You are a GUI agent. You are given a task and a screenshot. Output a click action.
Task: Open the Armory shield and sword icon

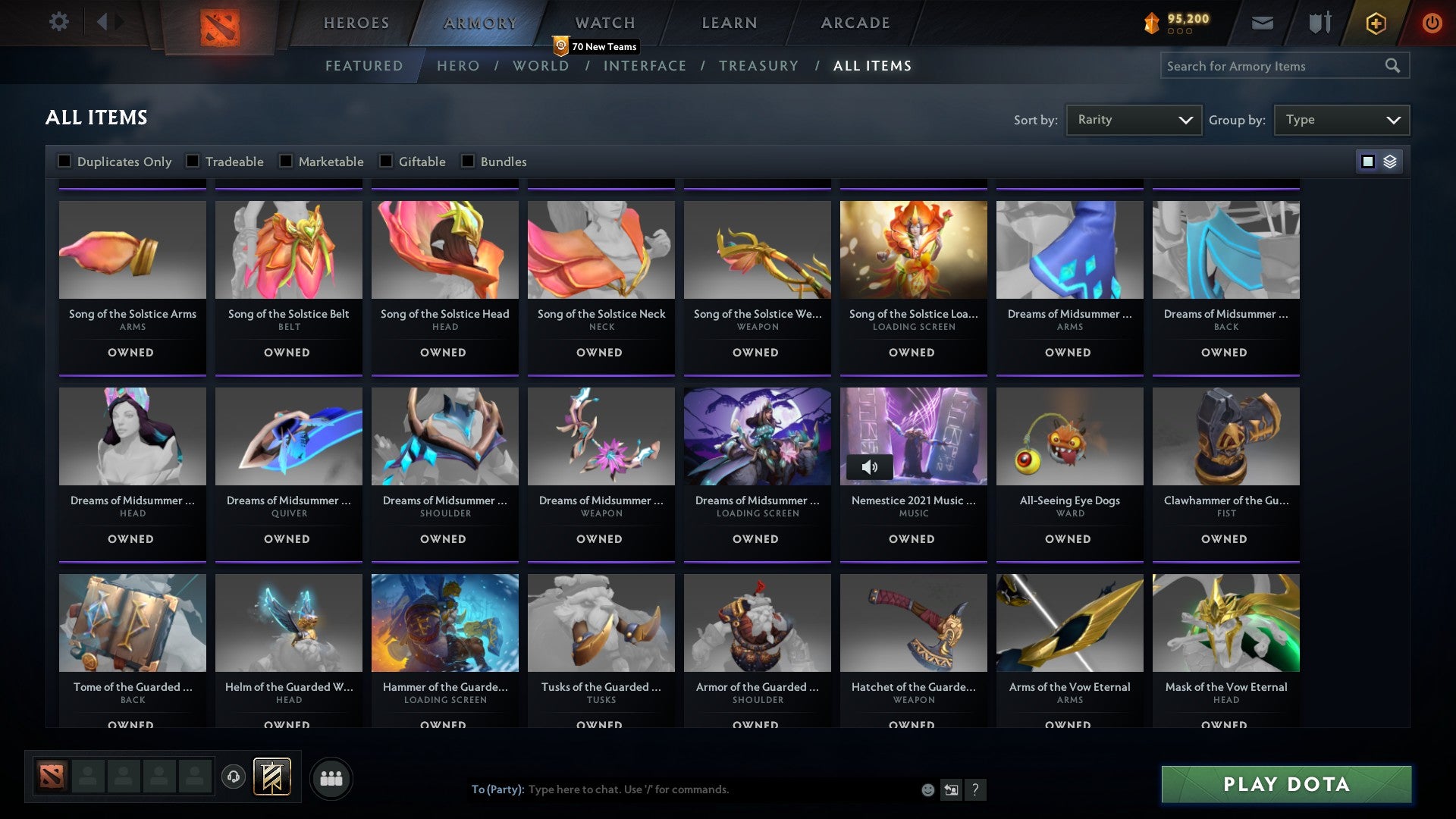click(1319, 23)
